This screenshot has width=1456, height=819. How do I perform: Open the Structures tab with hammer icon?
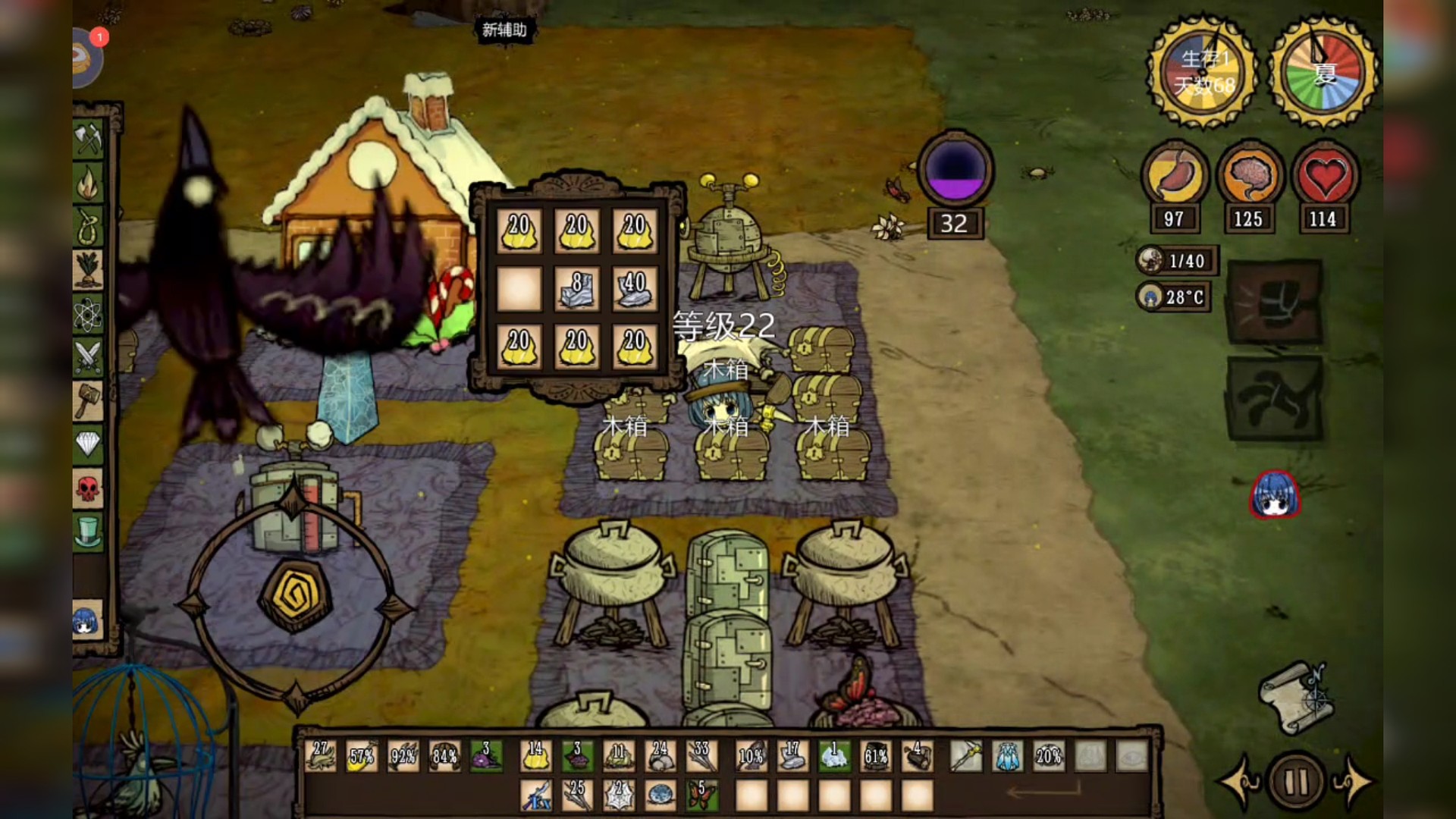pyautogui.click(x=88, y=399)
